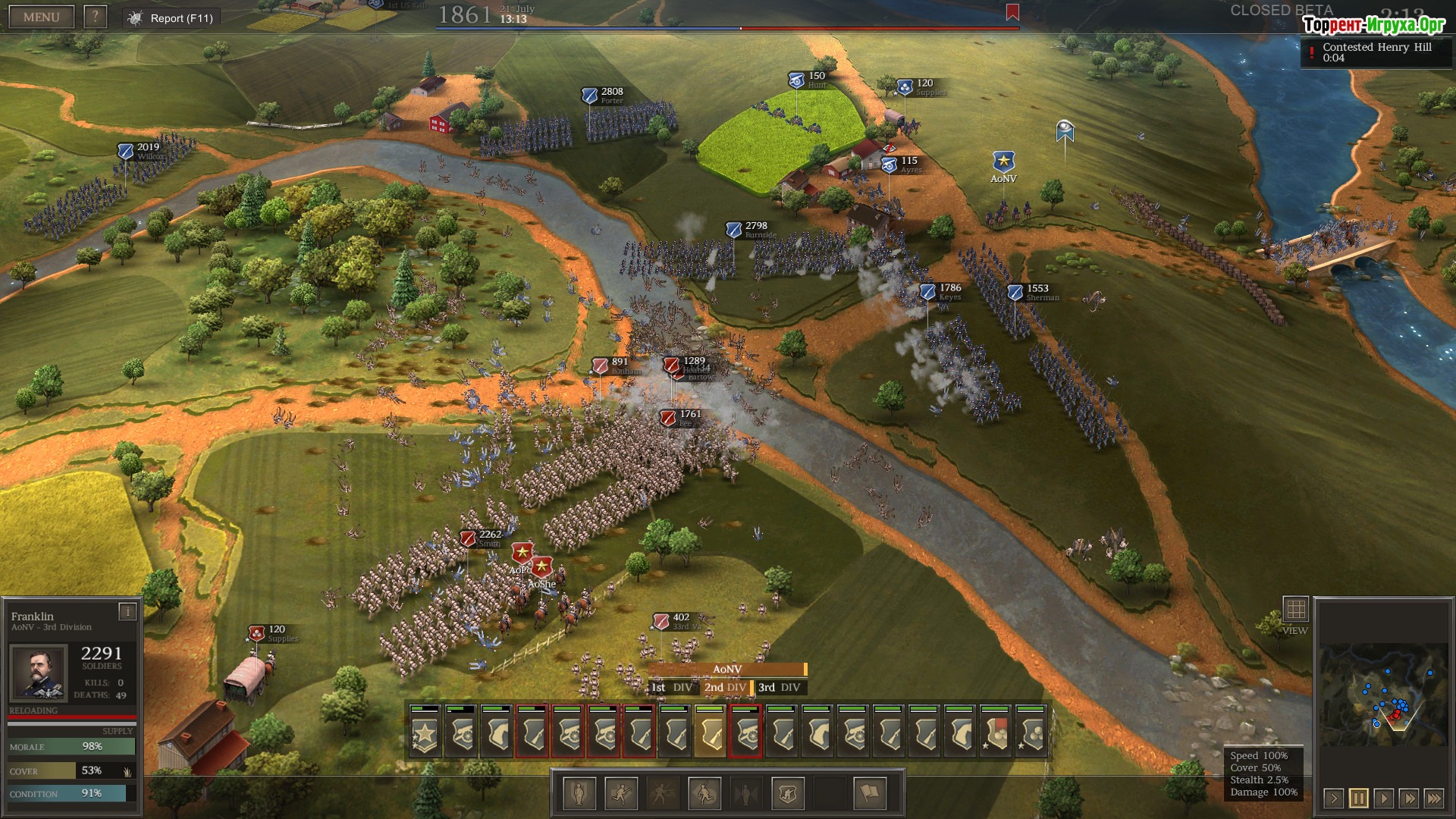Activate the run/charge command icon

click(621, 793)
